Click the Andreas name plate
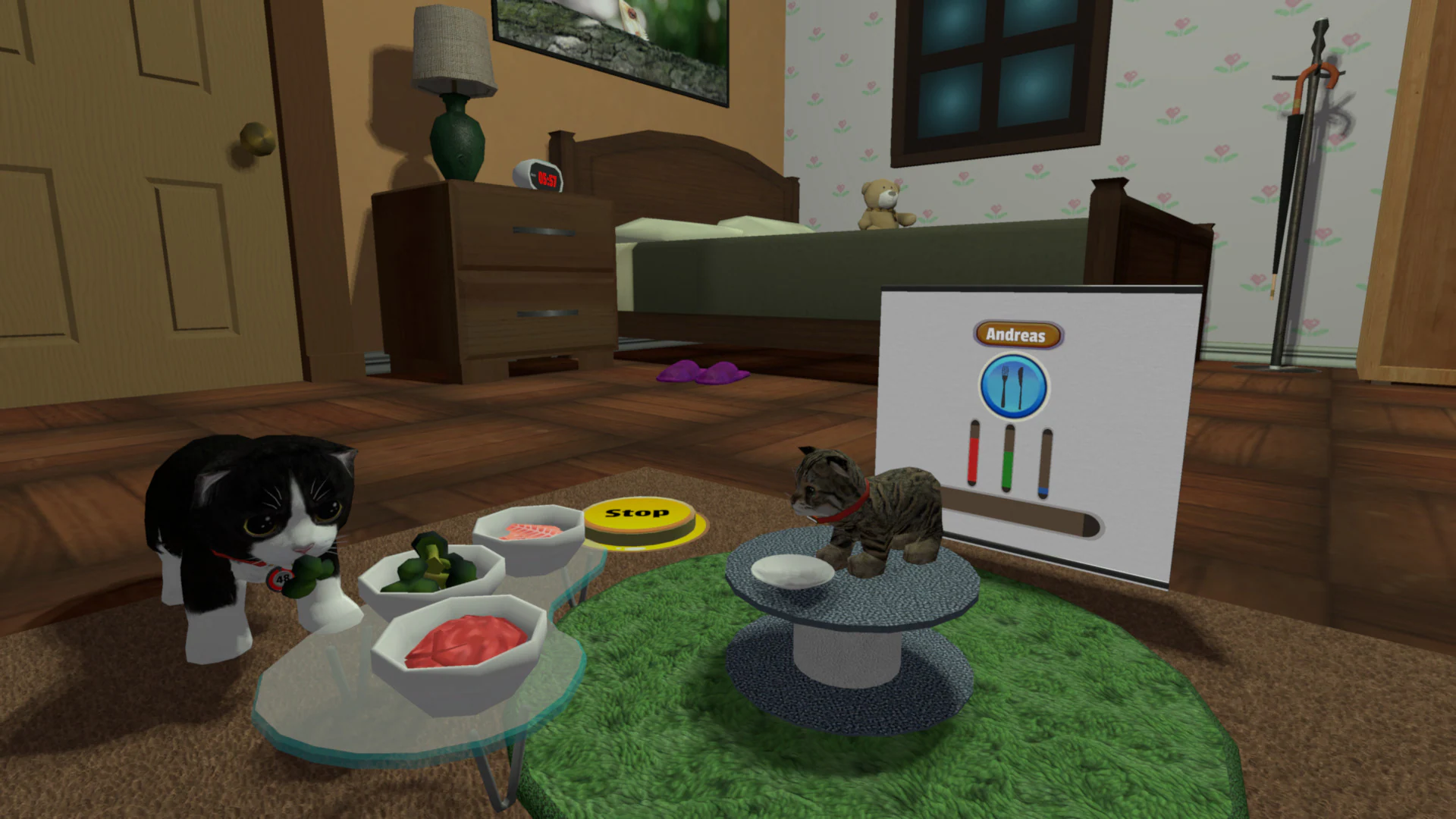 tap(1018, 335)
